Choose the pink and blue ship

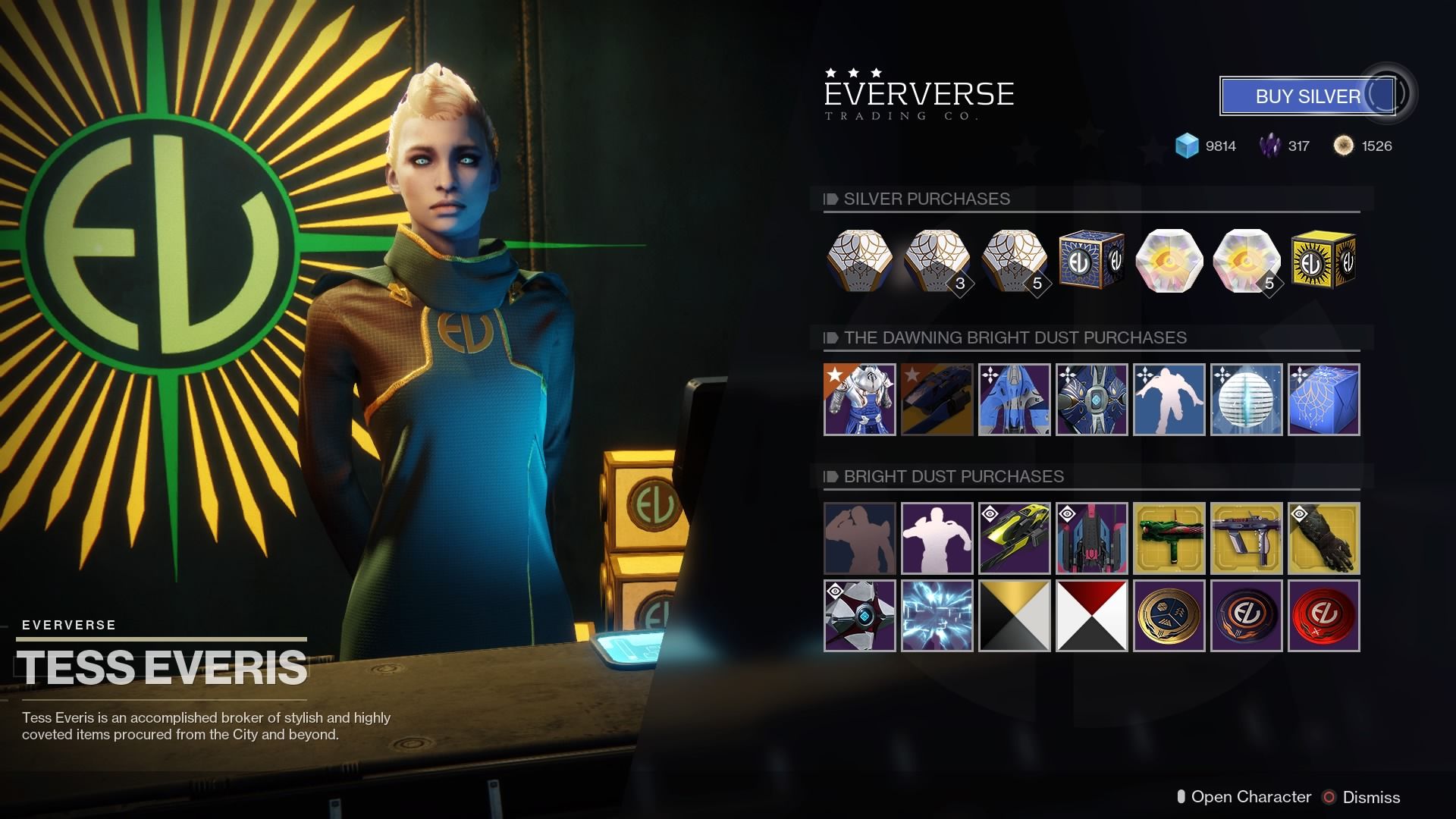click(1091, 538)
